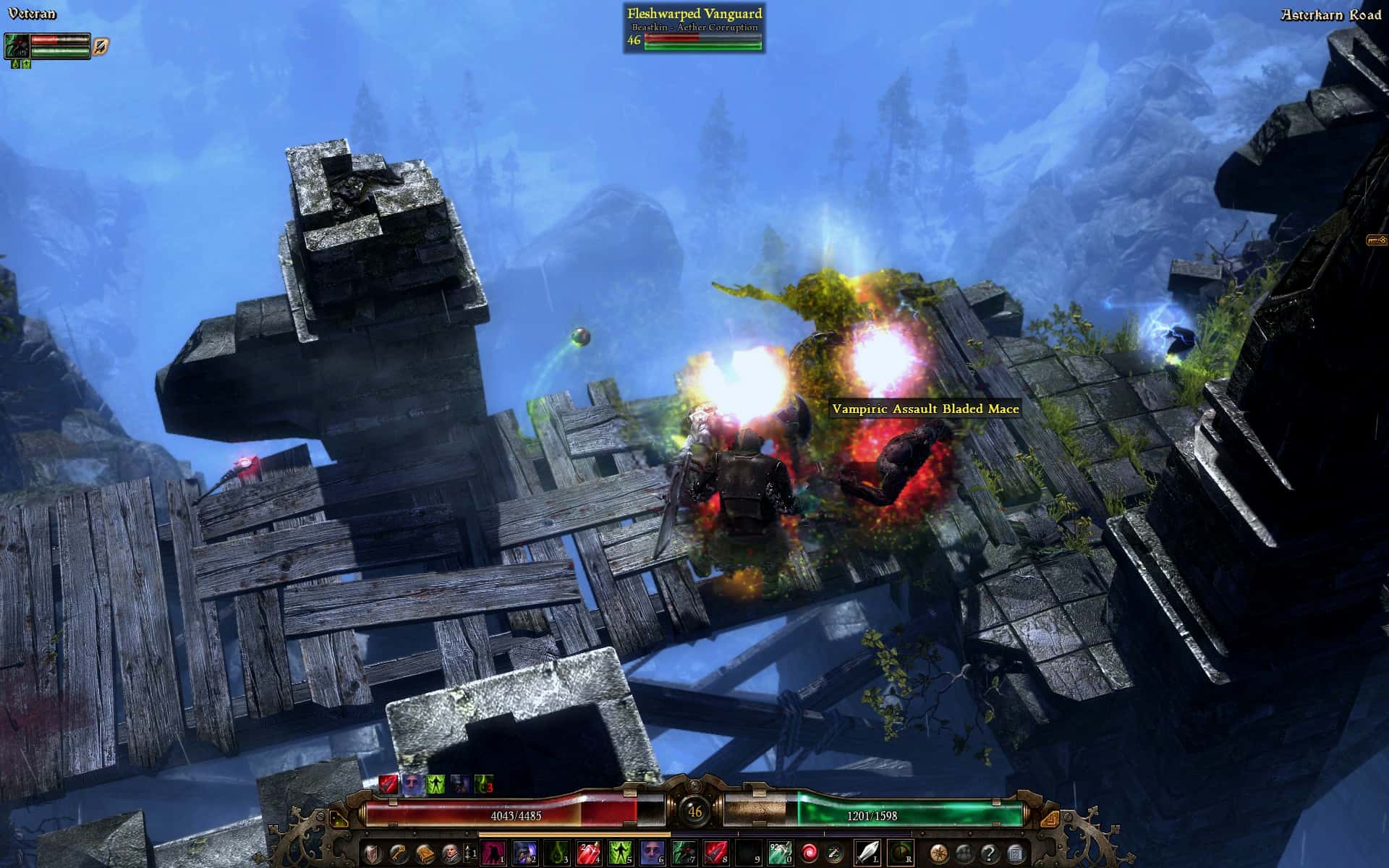The height and width of the screenshot is (868, 1389).
Task: Open the compass map button
Action: (x=939, y=854)
